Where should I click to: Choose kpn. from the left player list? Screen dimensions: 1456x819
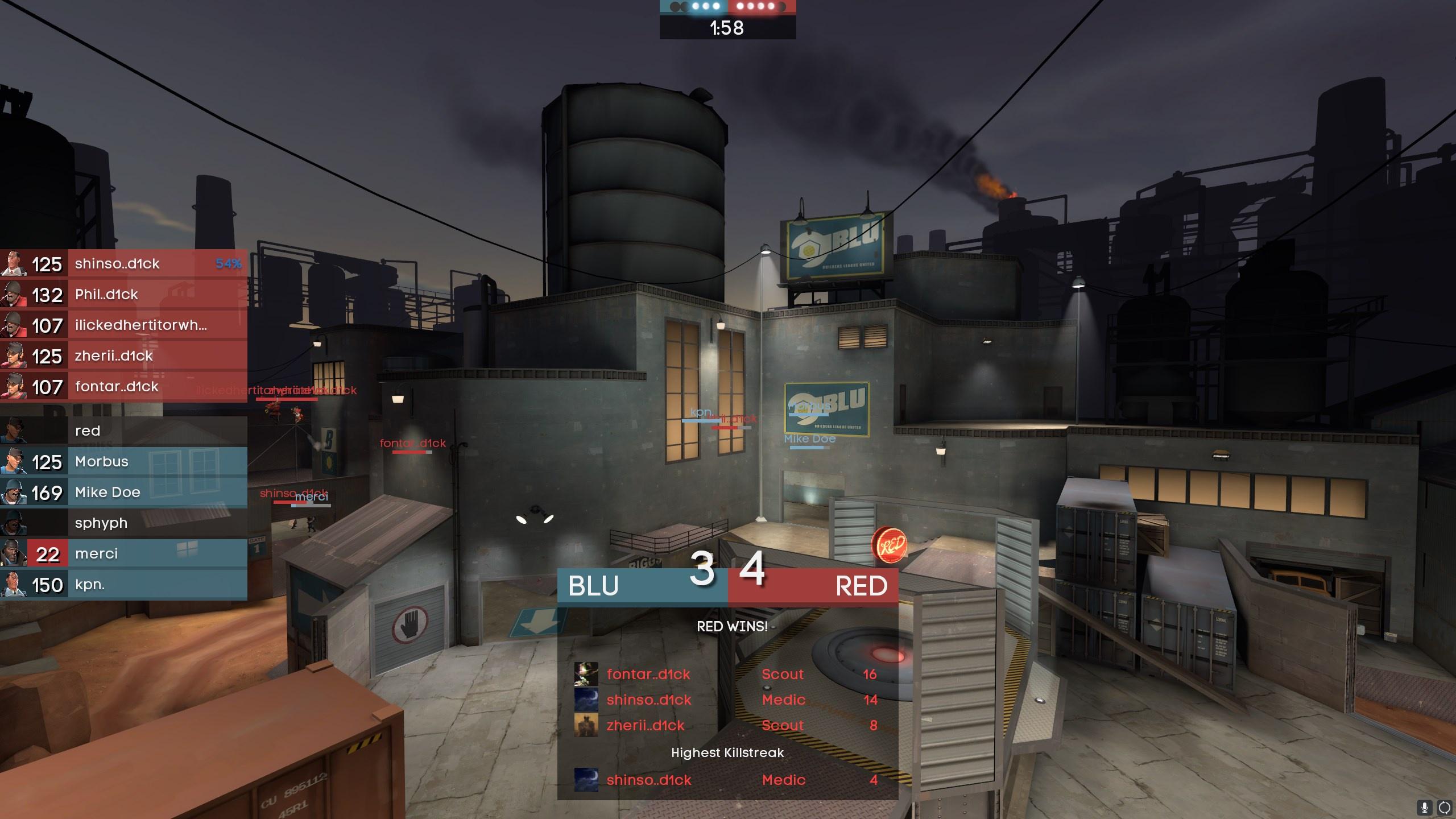pyautogui.click(x=124, y=585)
